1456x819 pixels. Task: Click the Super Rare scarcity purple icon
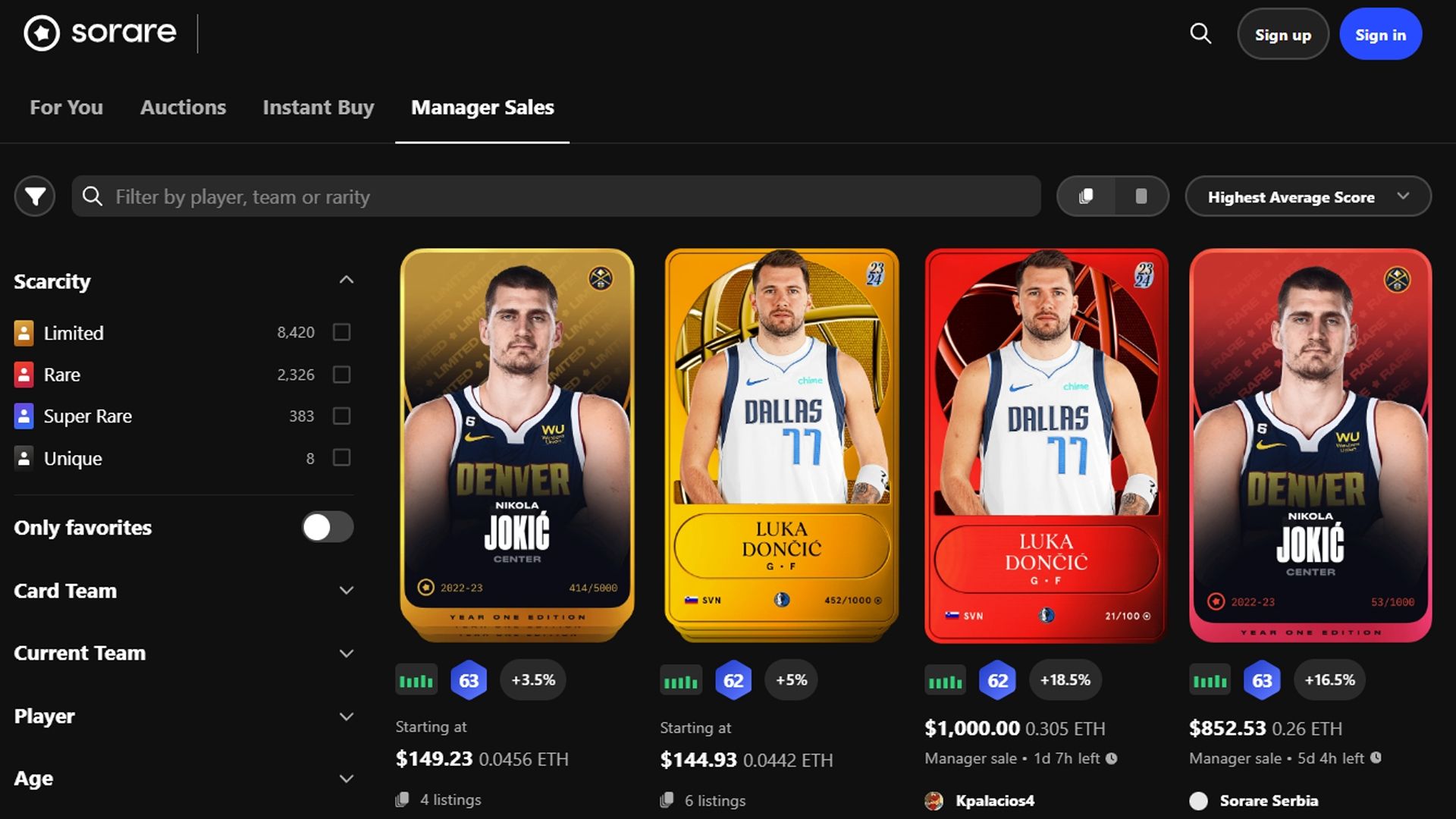pos(23,416)
